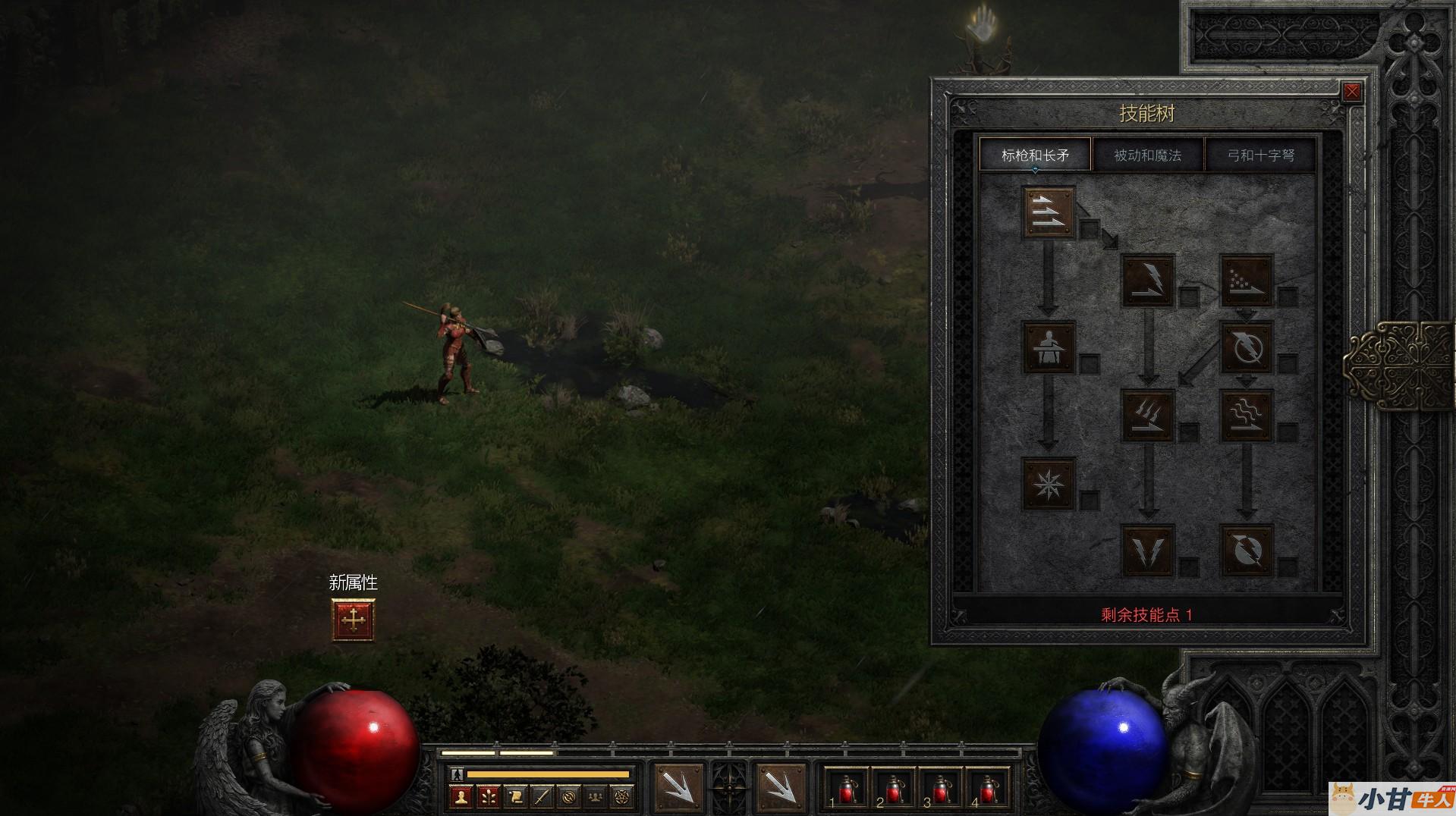Open the quest log scroll icon
Screen dimensions: 1456x816
tap(514, 797)
